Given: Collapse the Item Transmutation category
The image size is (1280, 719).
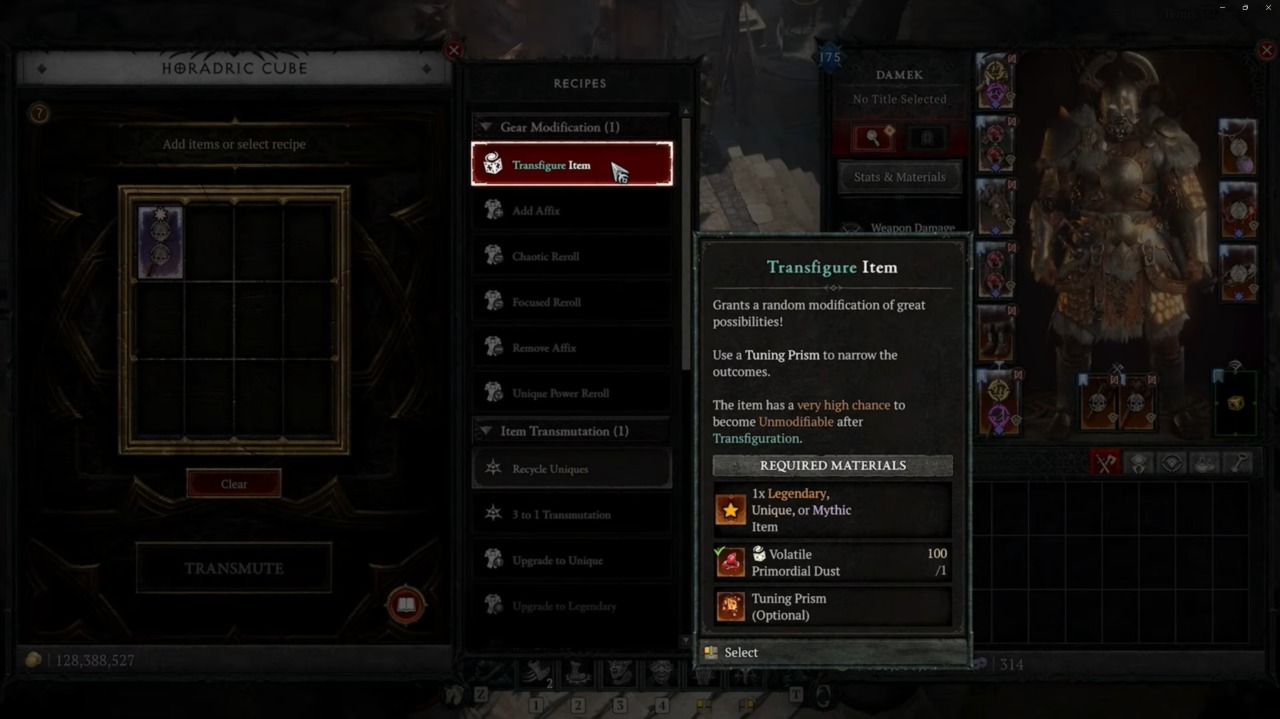Looking at the screenshot, I should (486, 431).
